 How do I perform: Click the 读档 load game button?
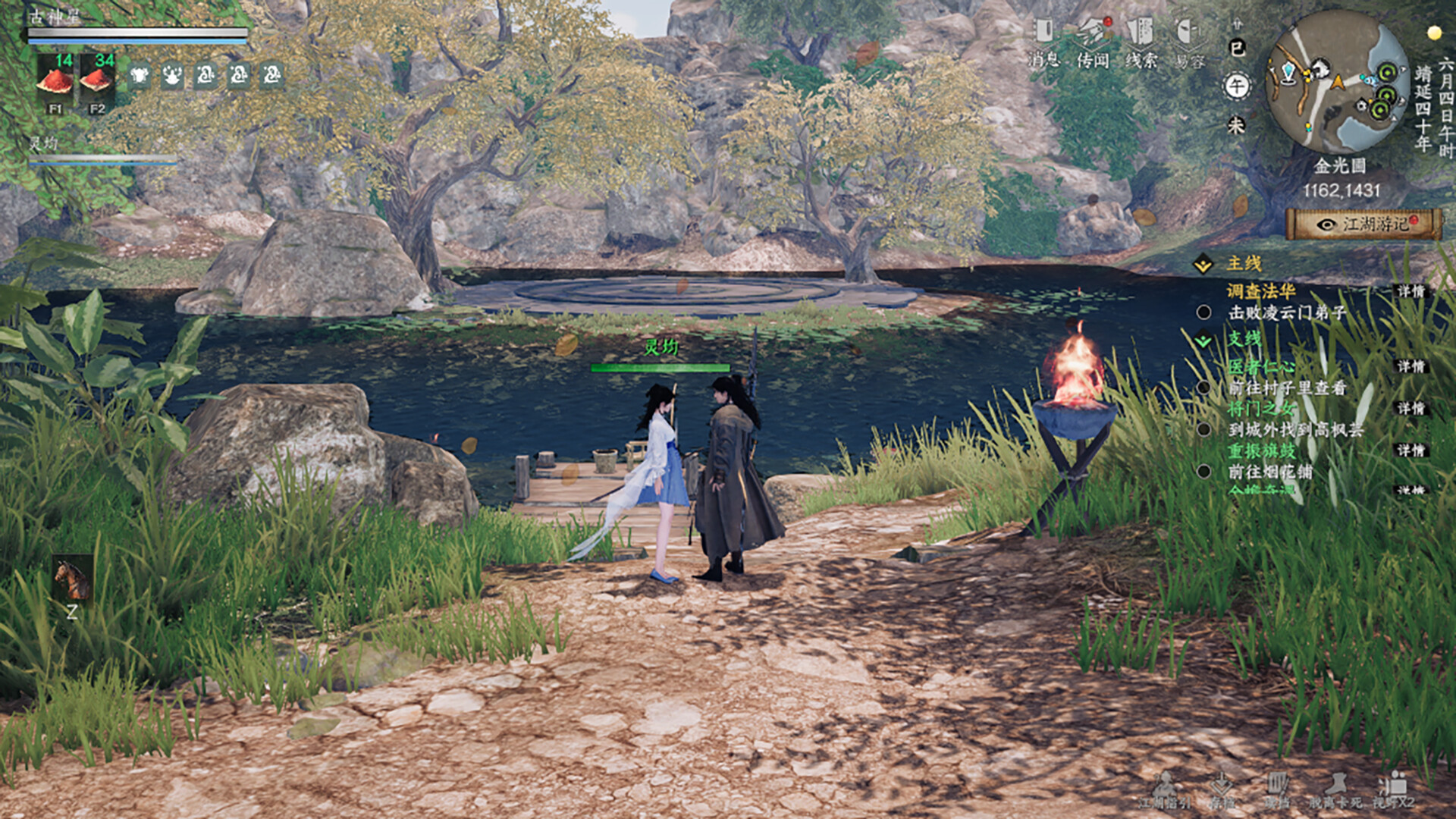(x=1277, y=790)
